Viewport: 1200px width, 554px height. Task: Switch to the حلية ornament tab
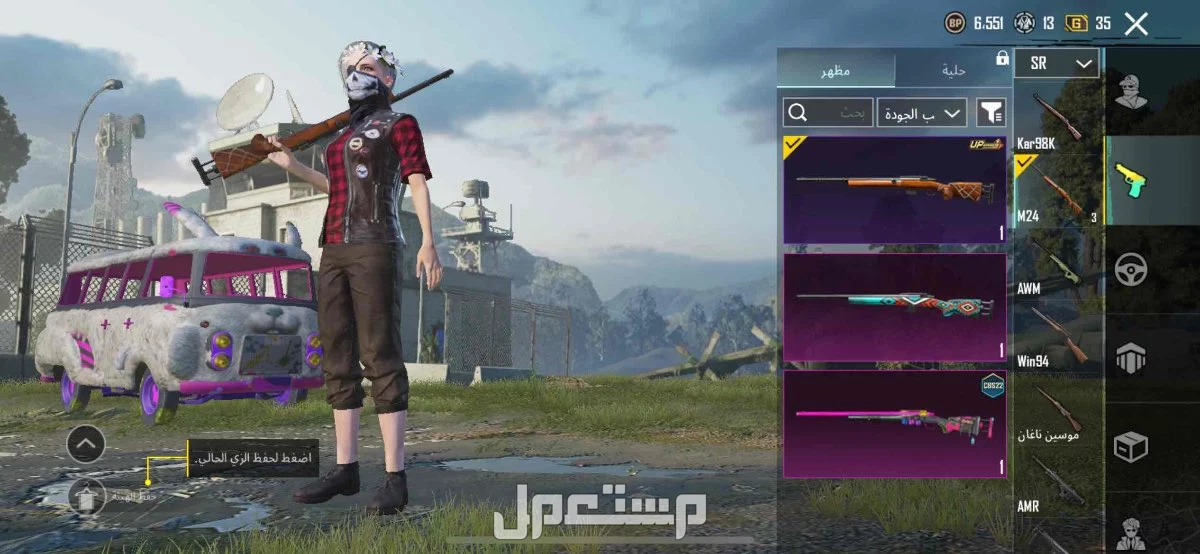[x=952, y=71]
